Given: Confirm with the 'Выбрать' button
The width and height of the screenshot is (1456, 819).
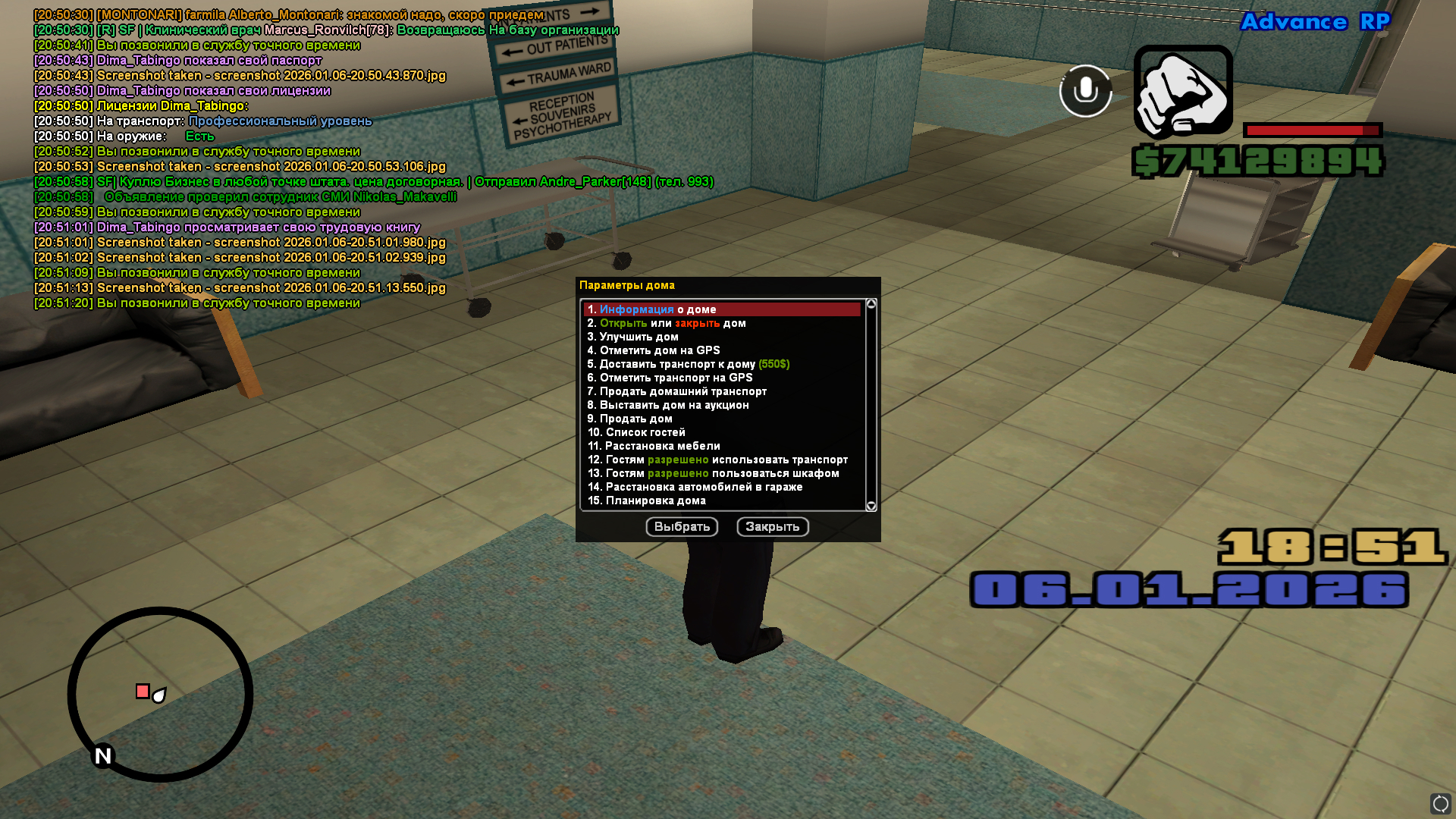Looking at the screenshot, I should 682,527.
